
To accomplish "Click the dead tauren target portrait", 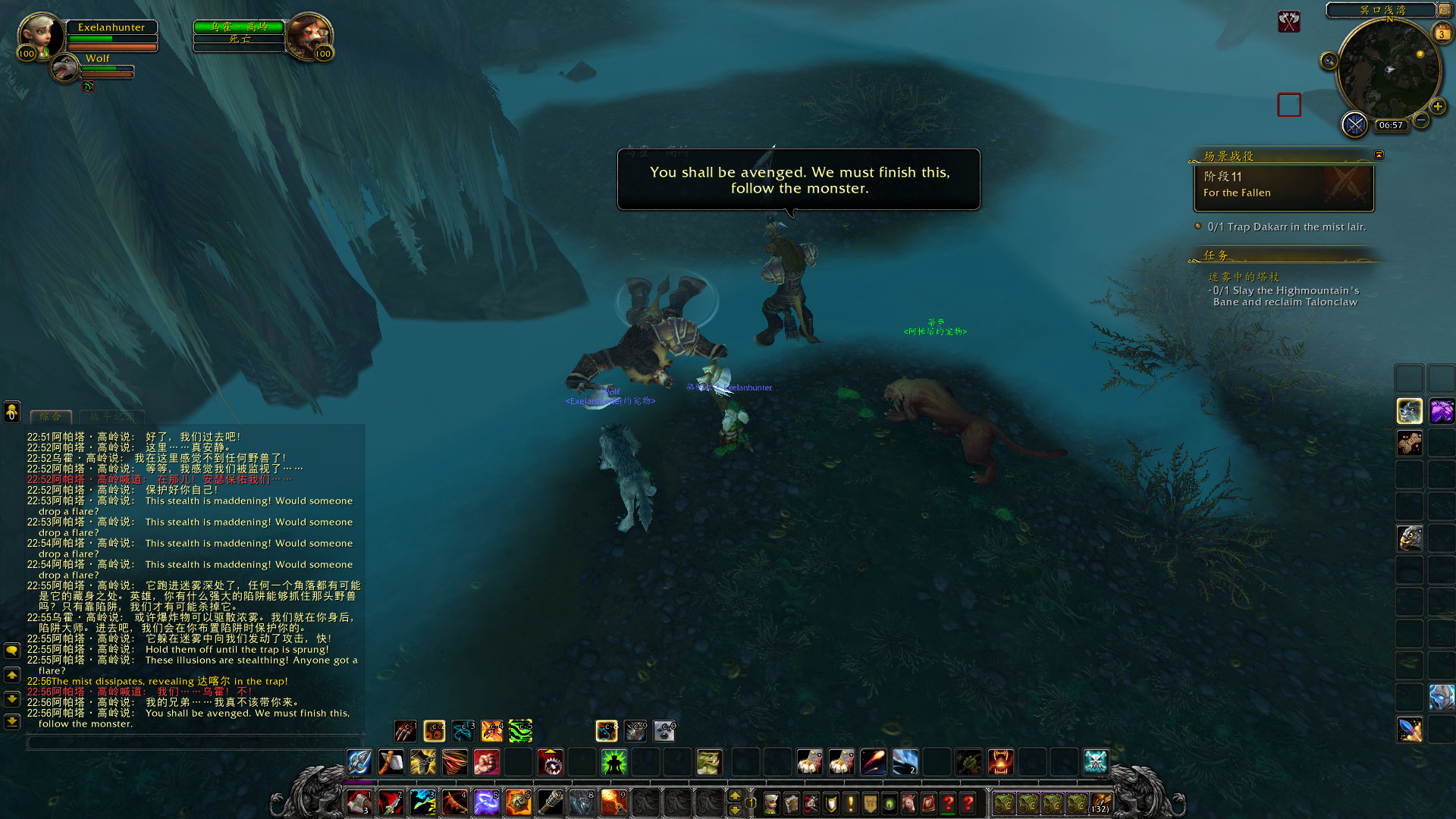I will click(x=309, y=35).
